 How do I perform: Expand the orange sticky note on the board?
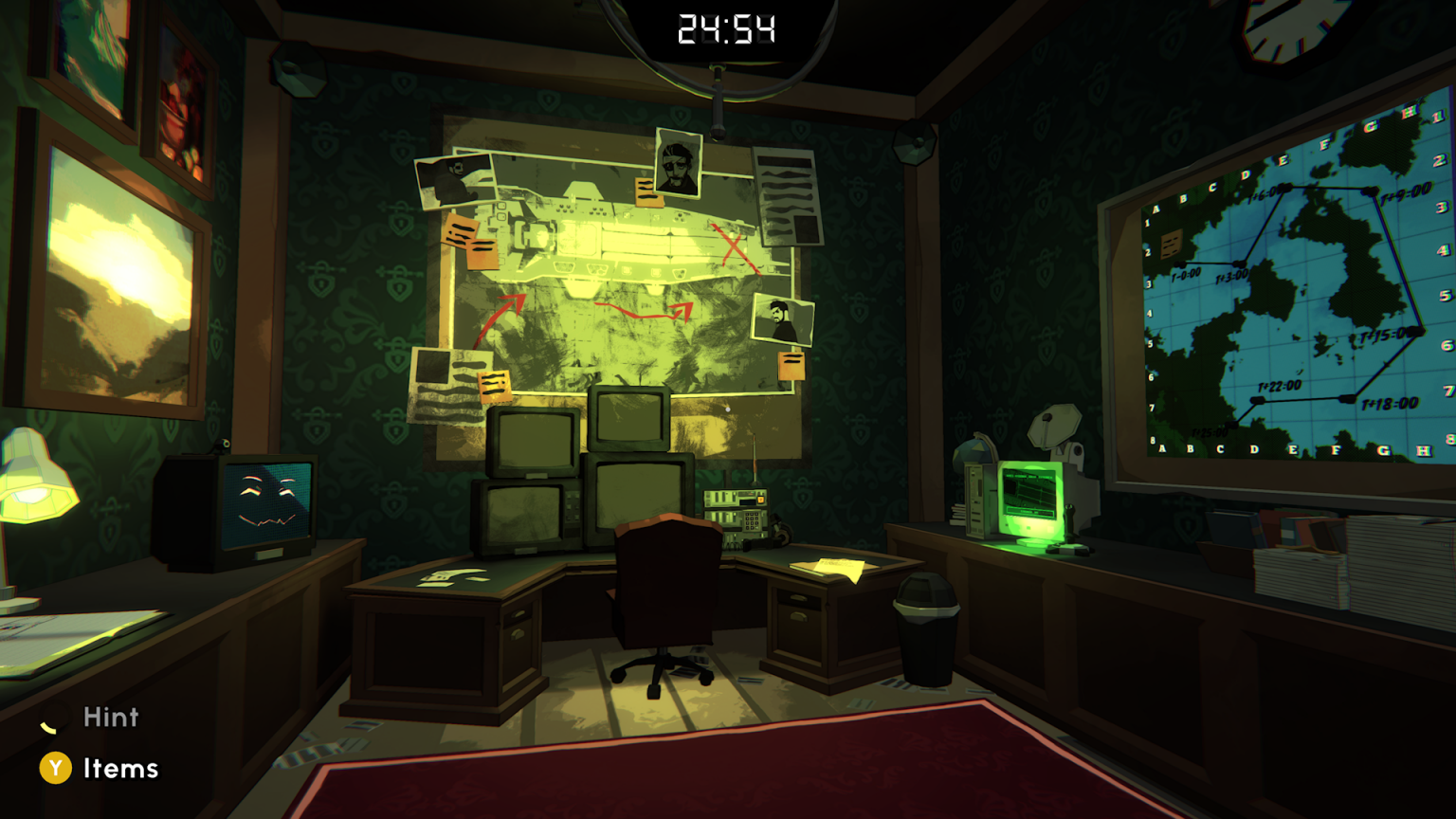pyautogui.click(x=791, y=368)
